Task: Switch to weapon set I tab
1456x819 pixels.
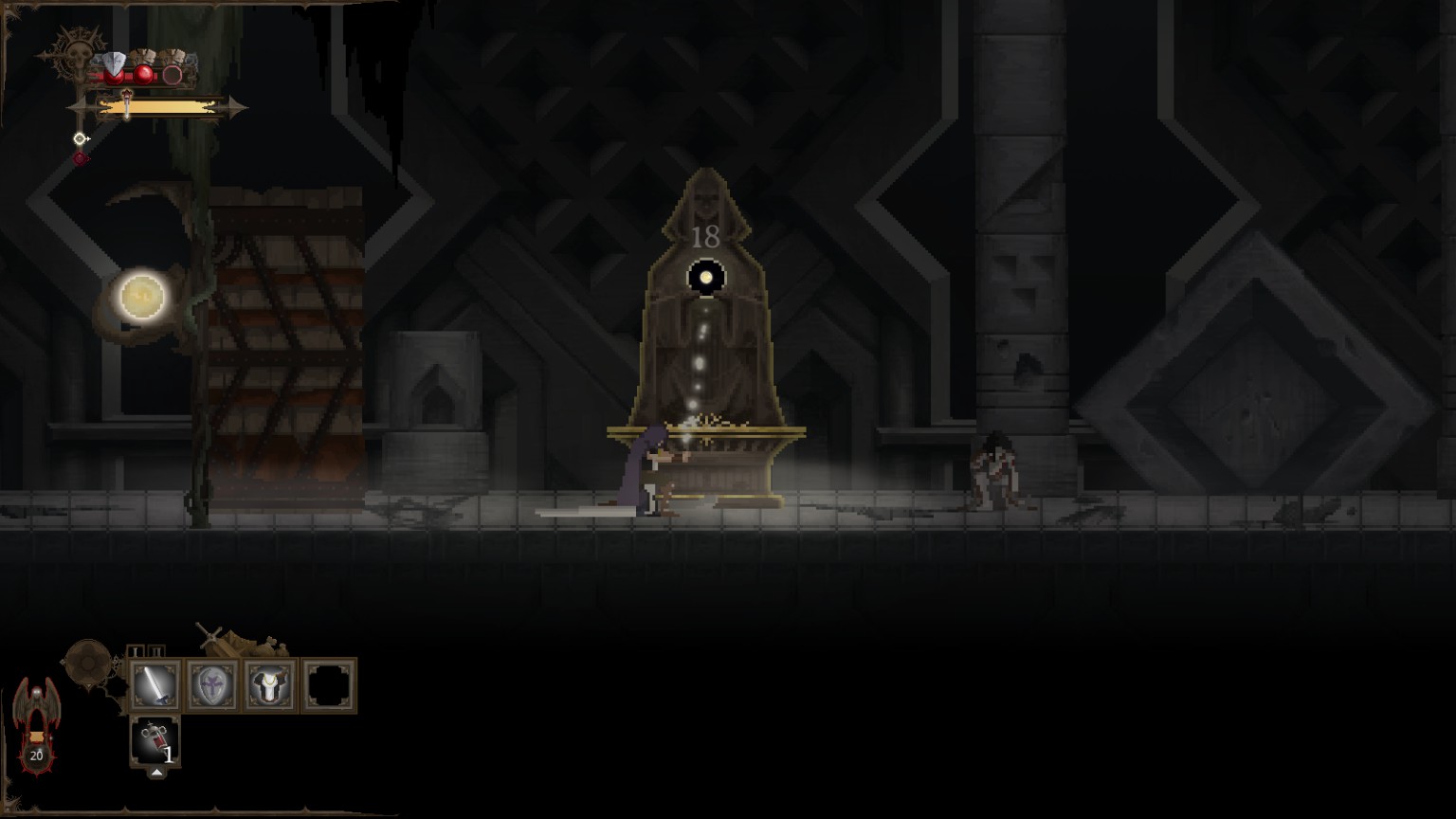Action: pyautogui.click(x=136, y=651)
